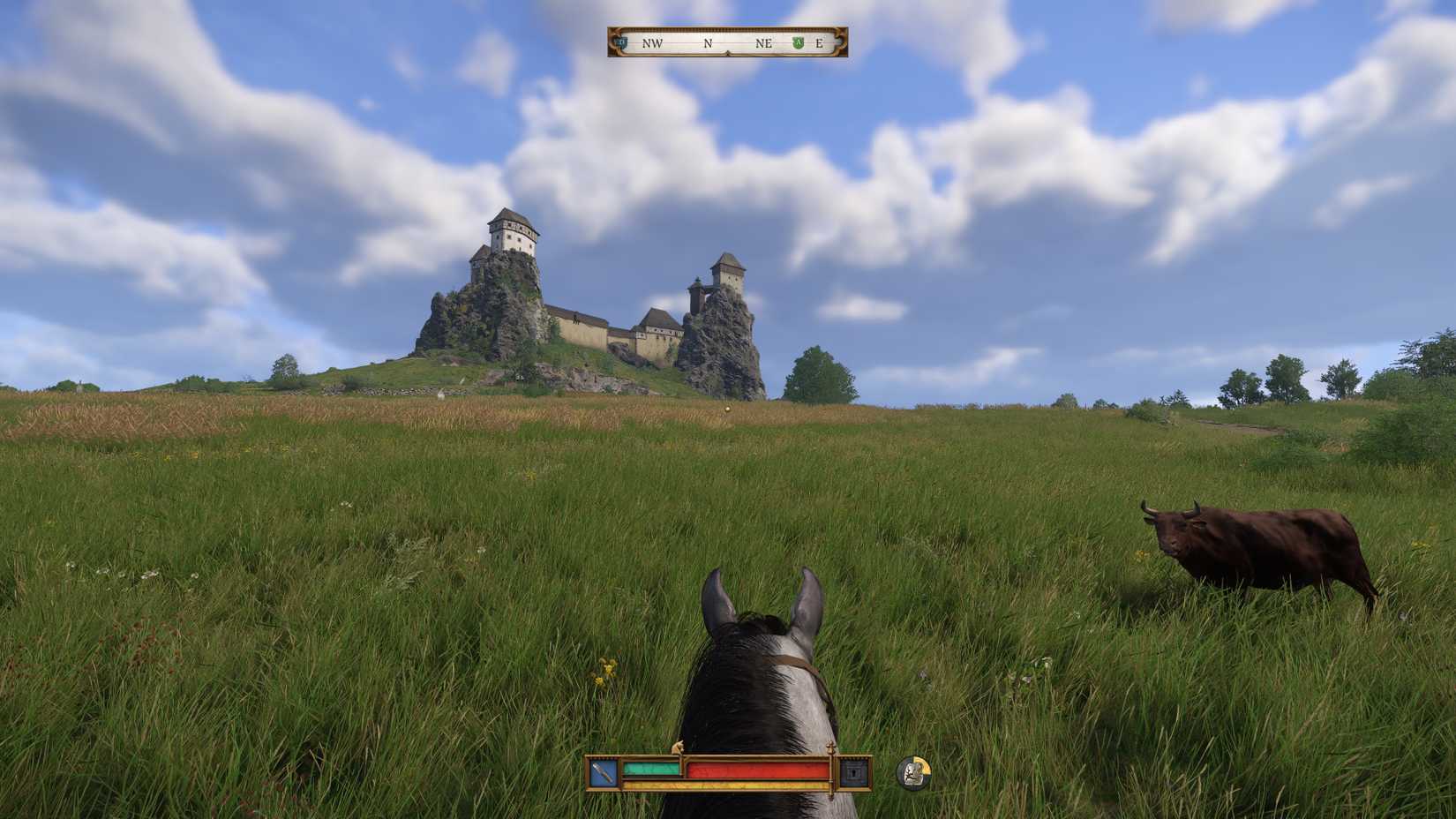Select the NE direction label on the compass
This screenshot has width=1456, height=819.
[x=764, y=42]
